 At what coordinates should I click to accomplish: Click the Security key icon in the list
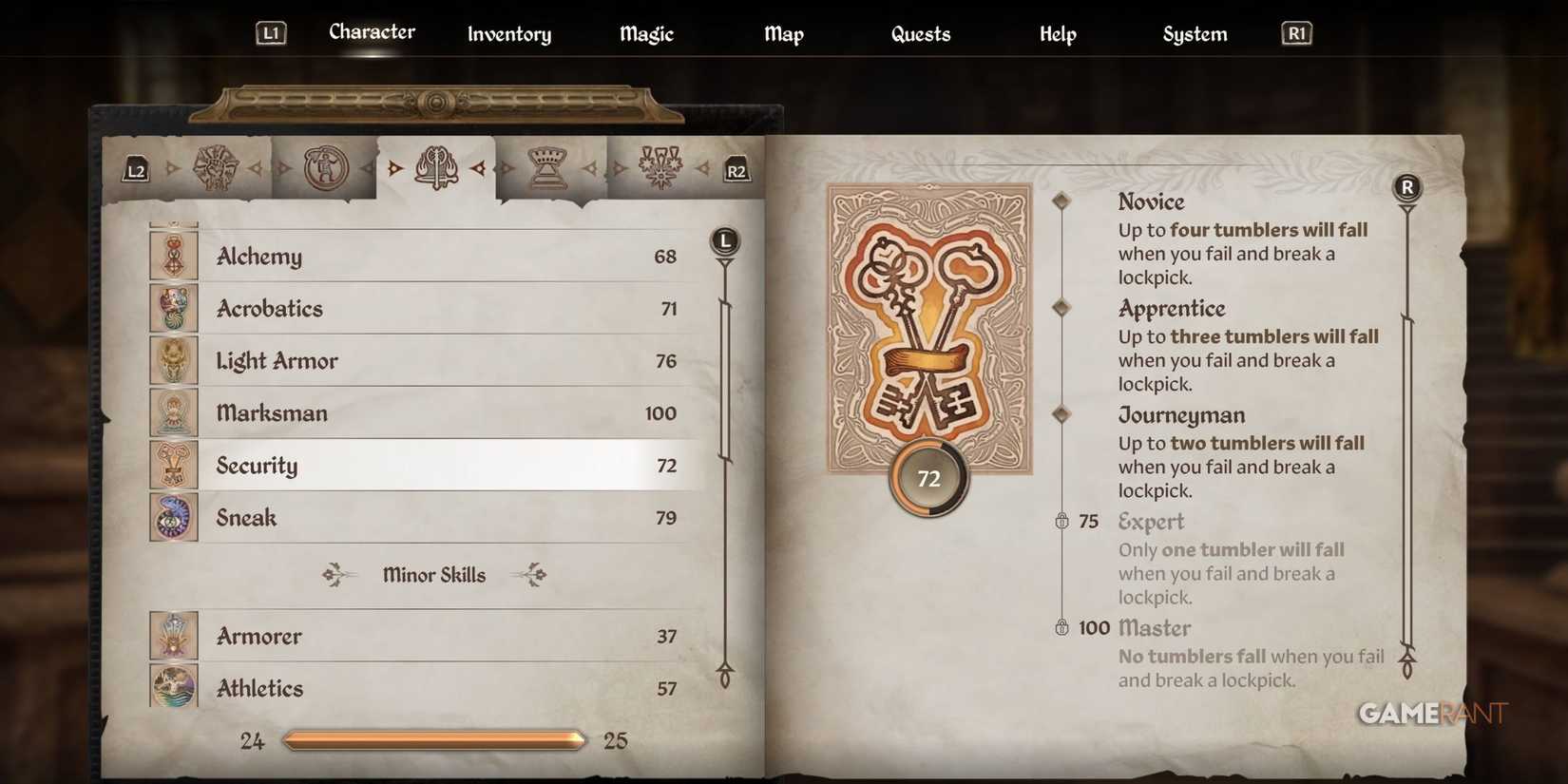pos(174,465)
